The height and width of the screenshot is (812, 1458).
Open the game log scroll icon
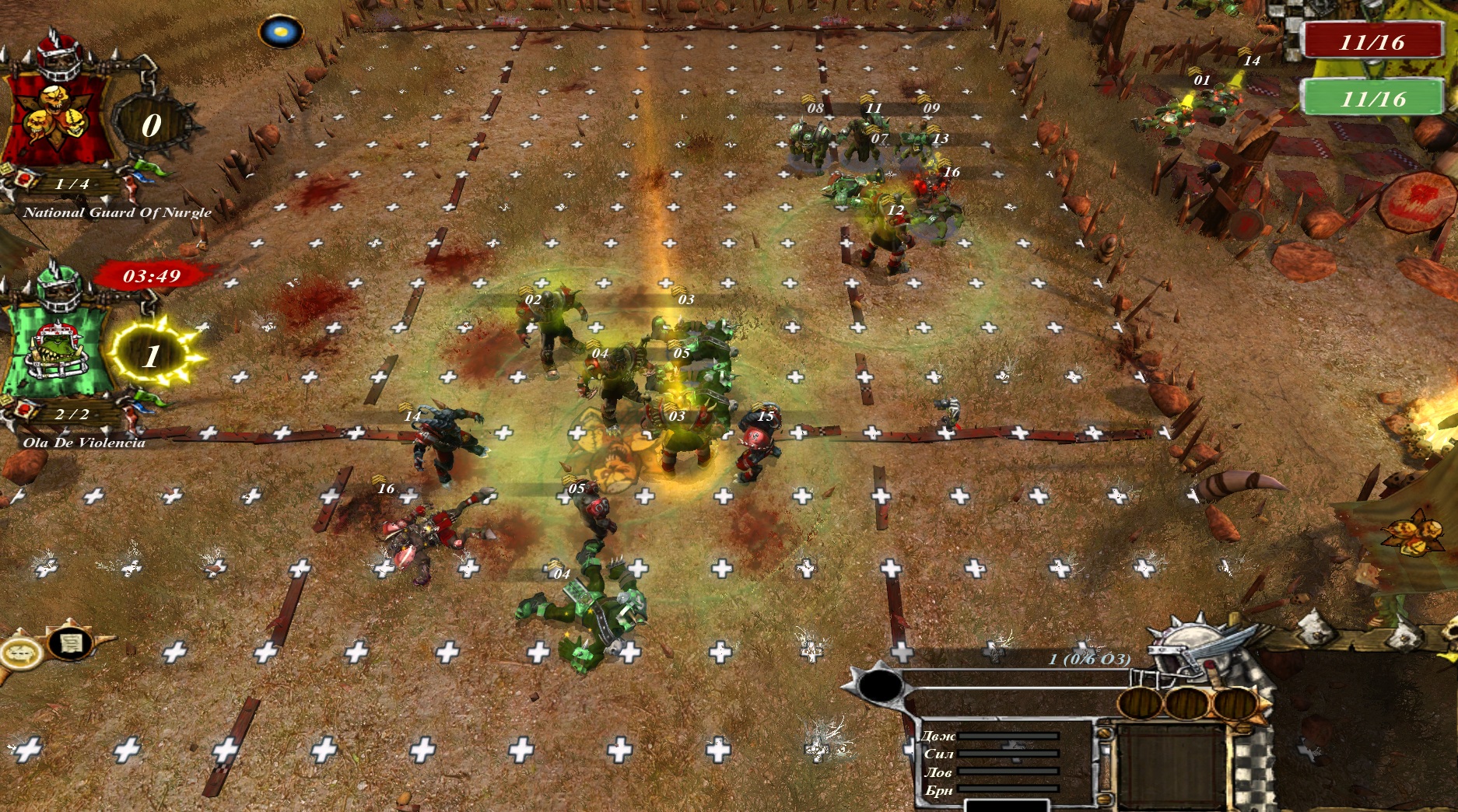pyautogui.click(x=70, y=642)
